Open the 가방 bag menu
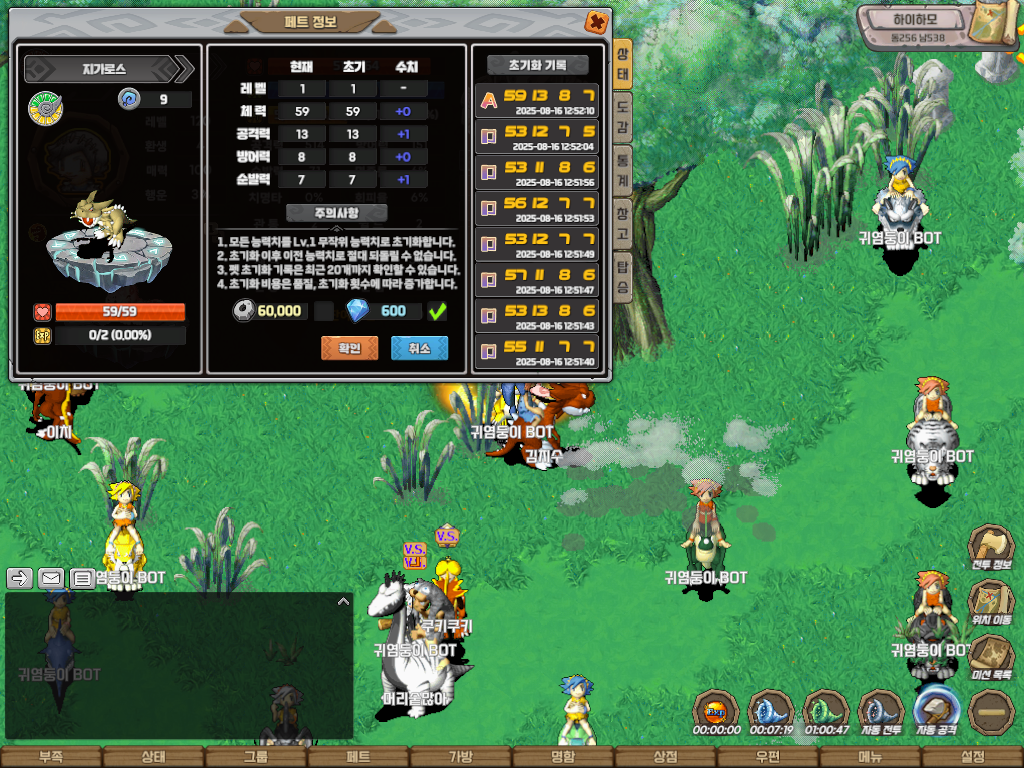The height and width of the screenshot is (768, 1024). pos(460,757)
